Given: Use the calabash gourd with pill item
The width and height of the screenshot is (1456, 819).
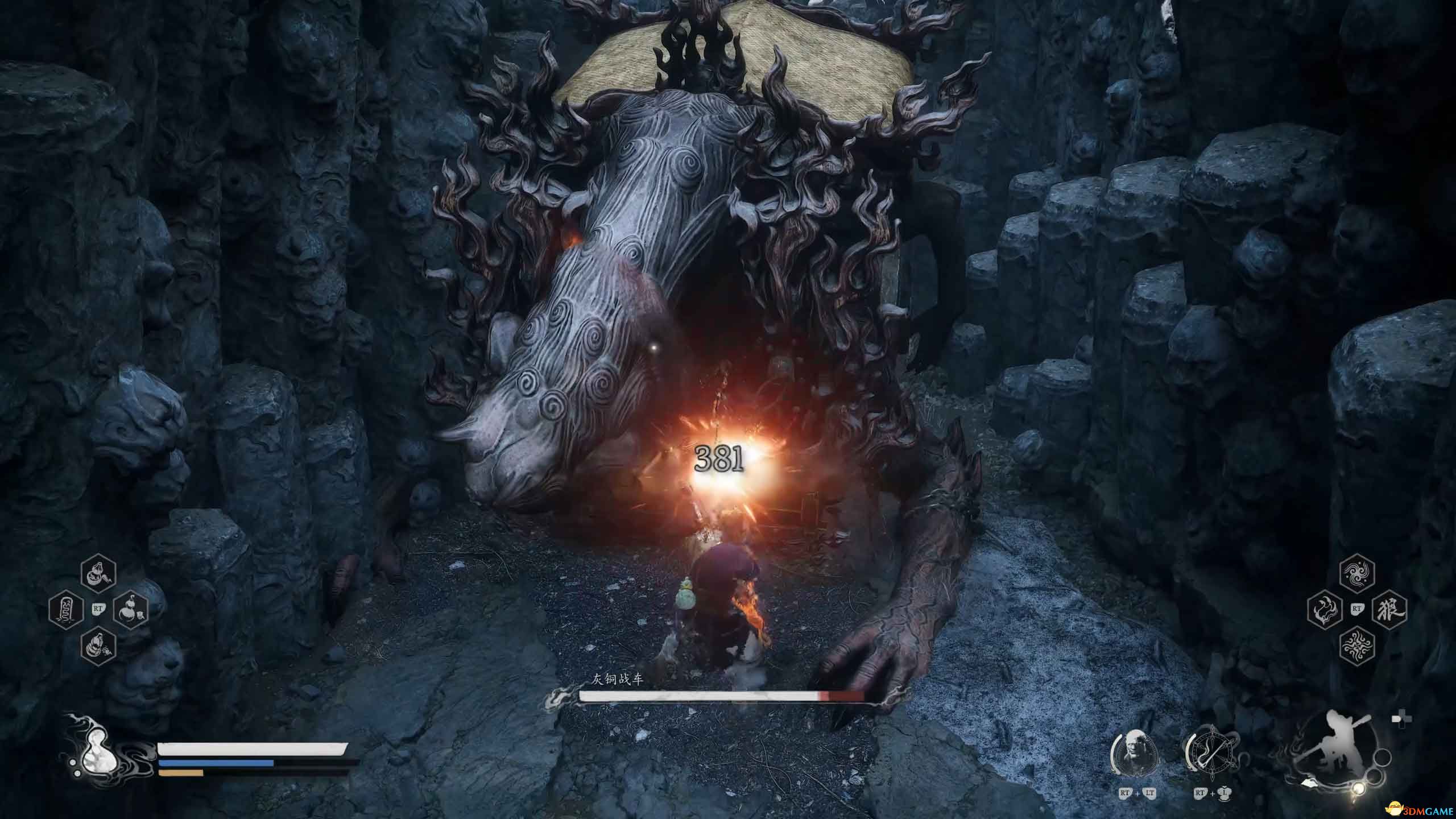Looking at the screenshot, I should [131, 610].
